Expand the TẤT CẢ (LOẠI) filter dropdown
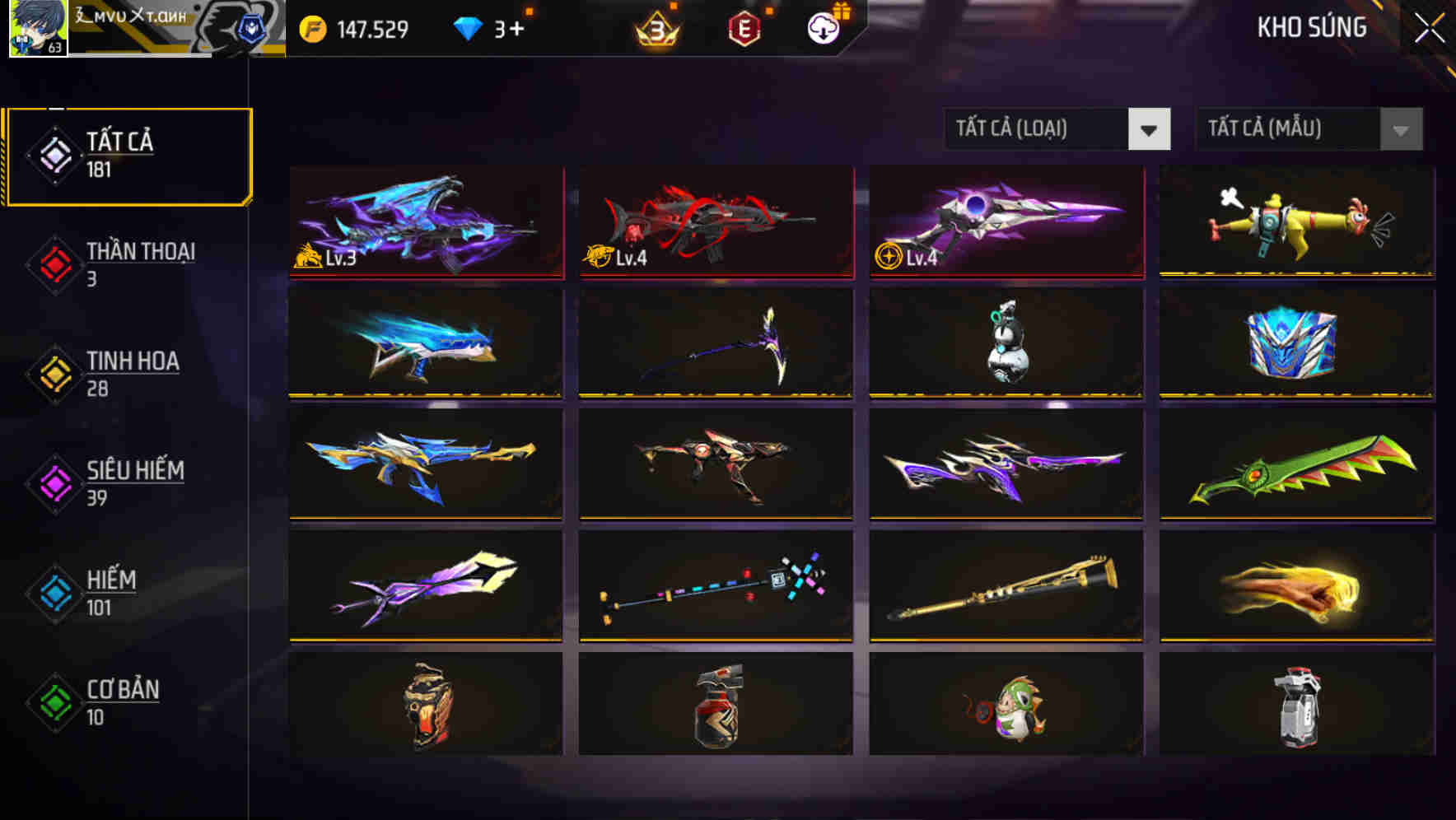The image size is (1456, 820). tap(1057, 129)
